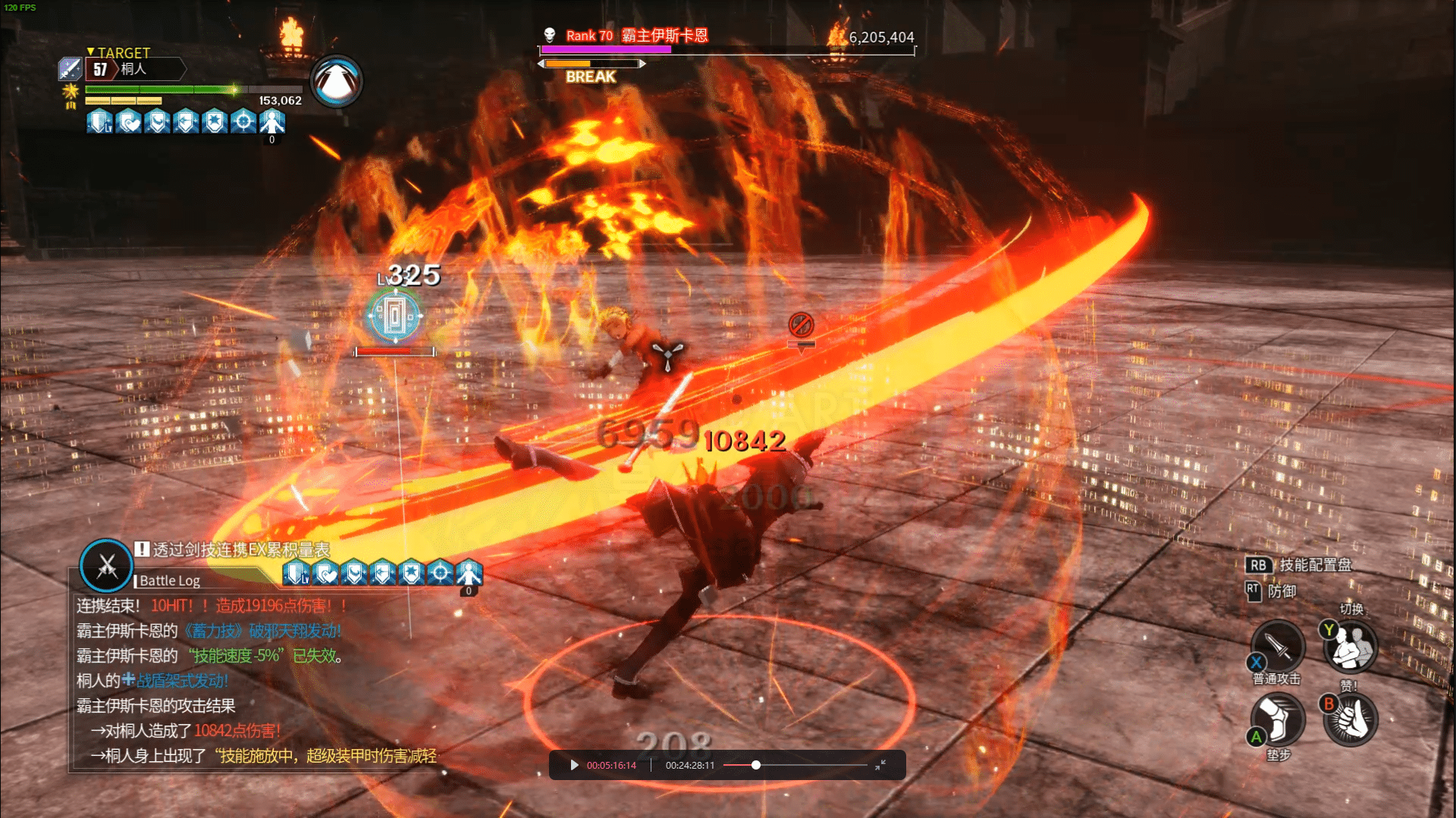Select the 切换 character switch icon
The image size is (1456, 818).
point(1351,646)
